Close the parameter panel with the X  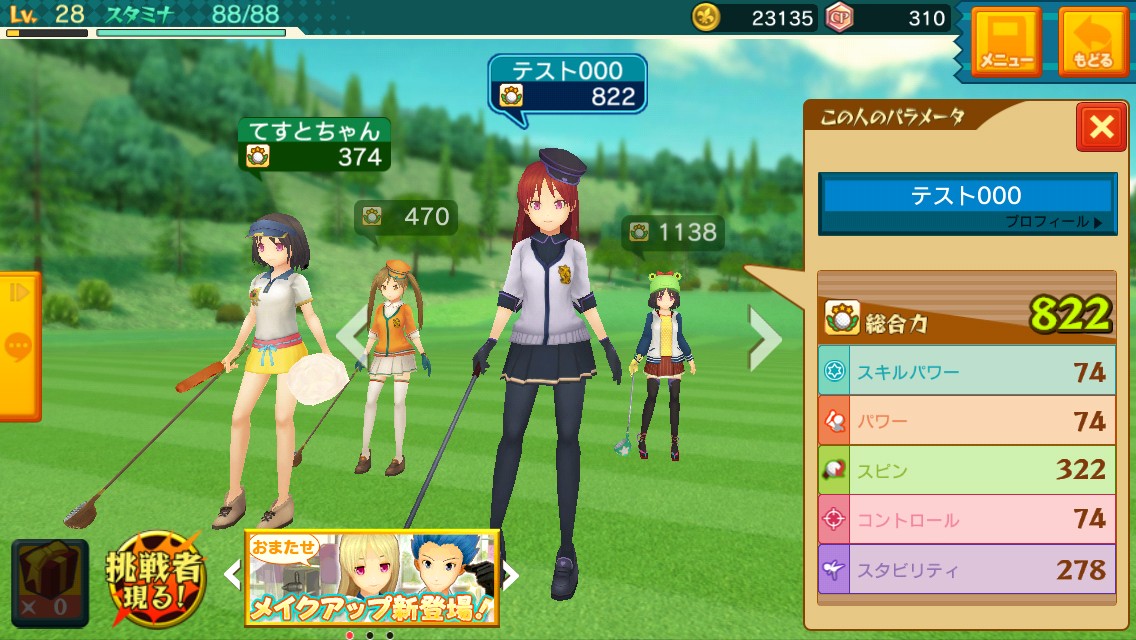(x=1101, y=127)
